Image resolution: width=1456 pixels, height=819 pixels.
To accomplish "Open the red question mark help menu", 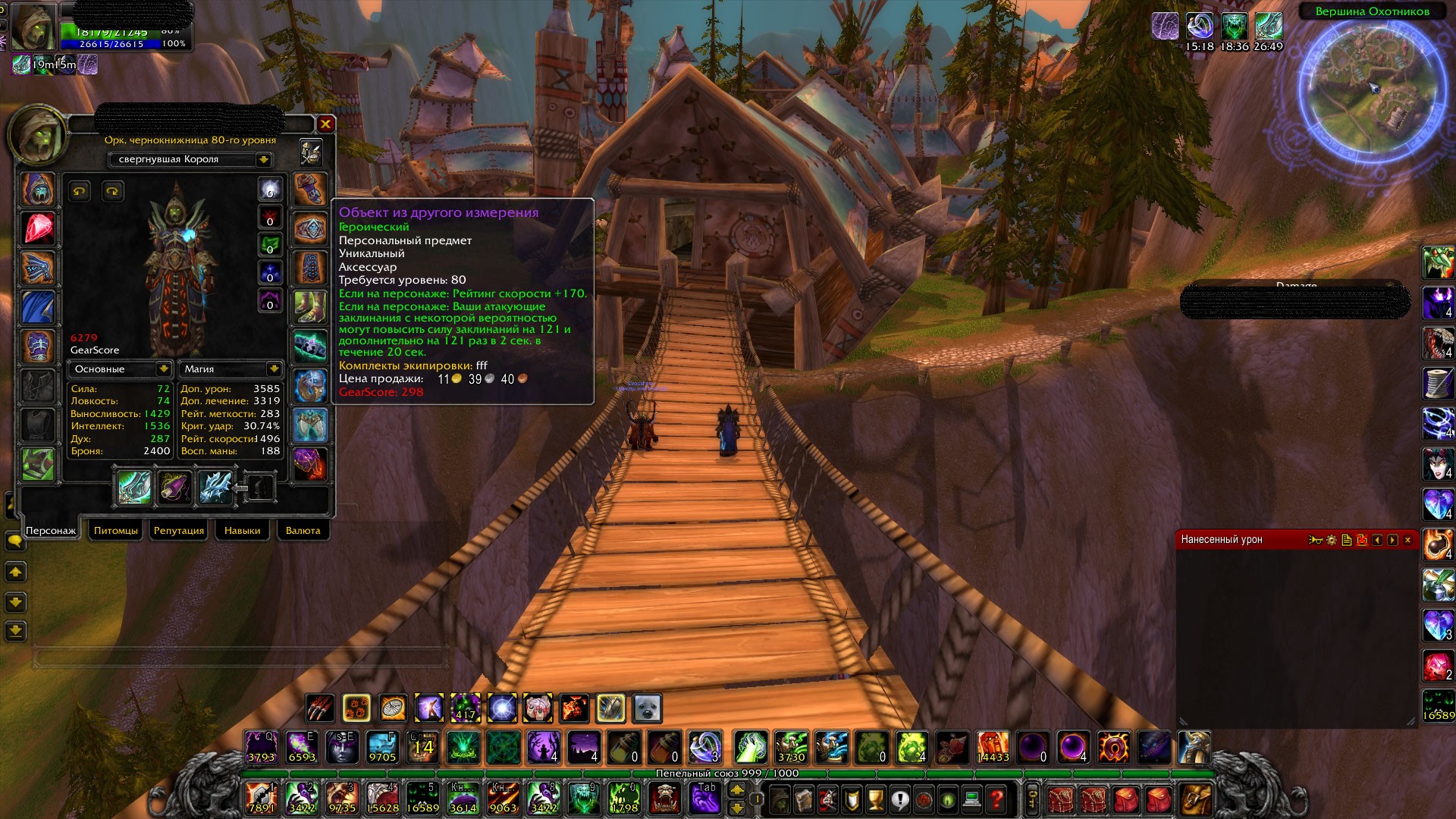I will tap(997, 798).
